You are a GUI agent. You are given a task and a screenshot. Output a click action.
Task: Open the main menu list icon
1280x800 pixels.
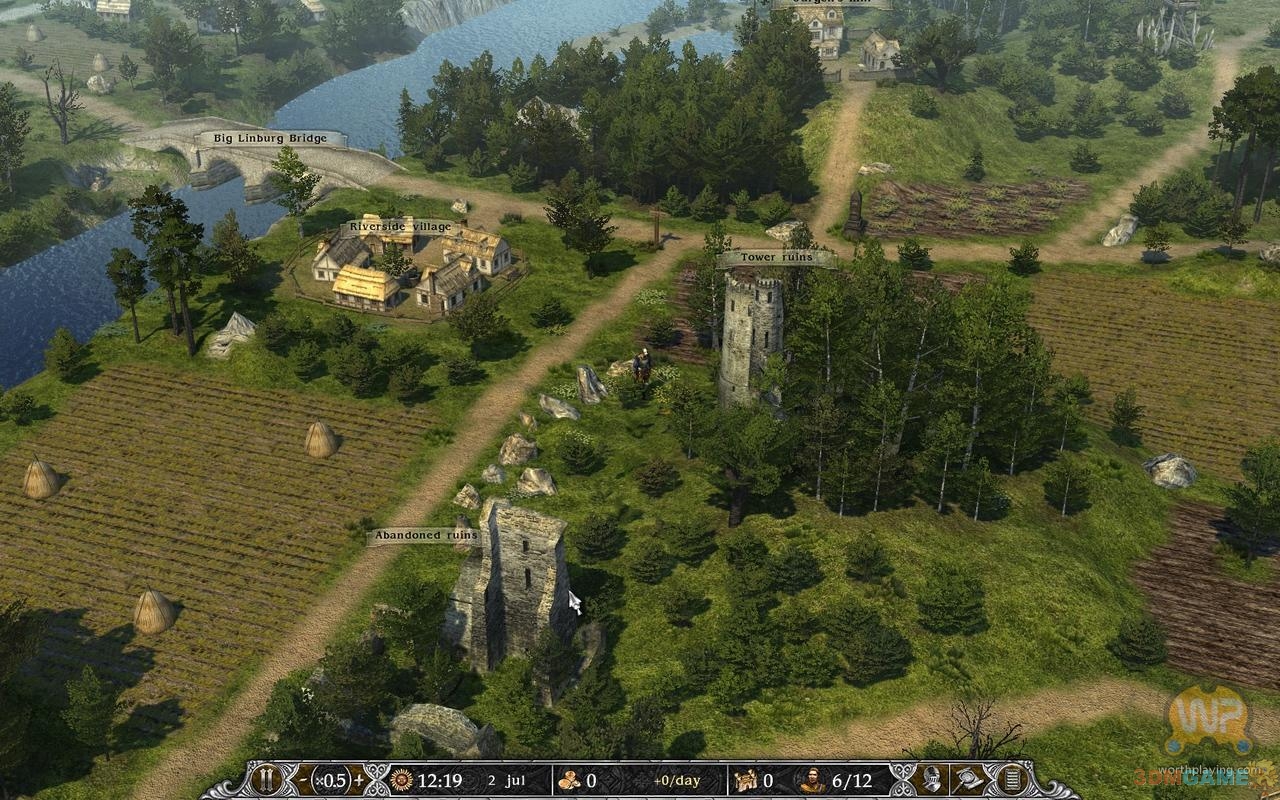coord(1011,780)
